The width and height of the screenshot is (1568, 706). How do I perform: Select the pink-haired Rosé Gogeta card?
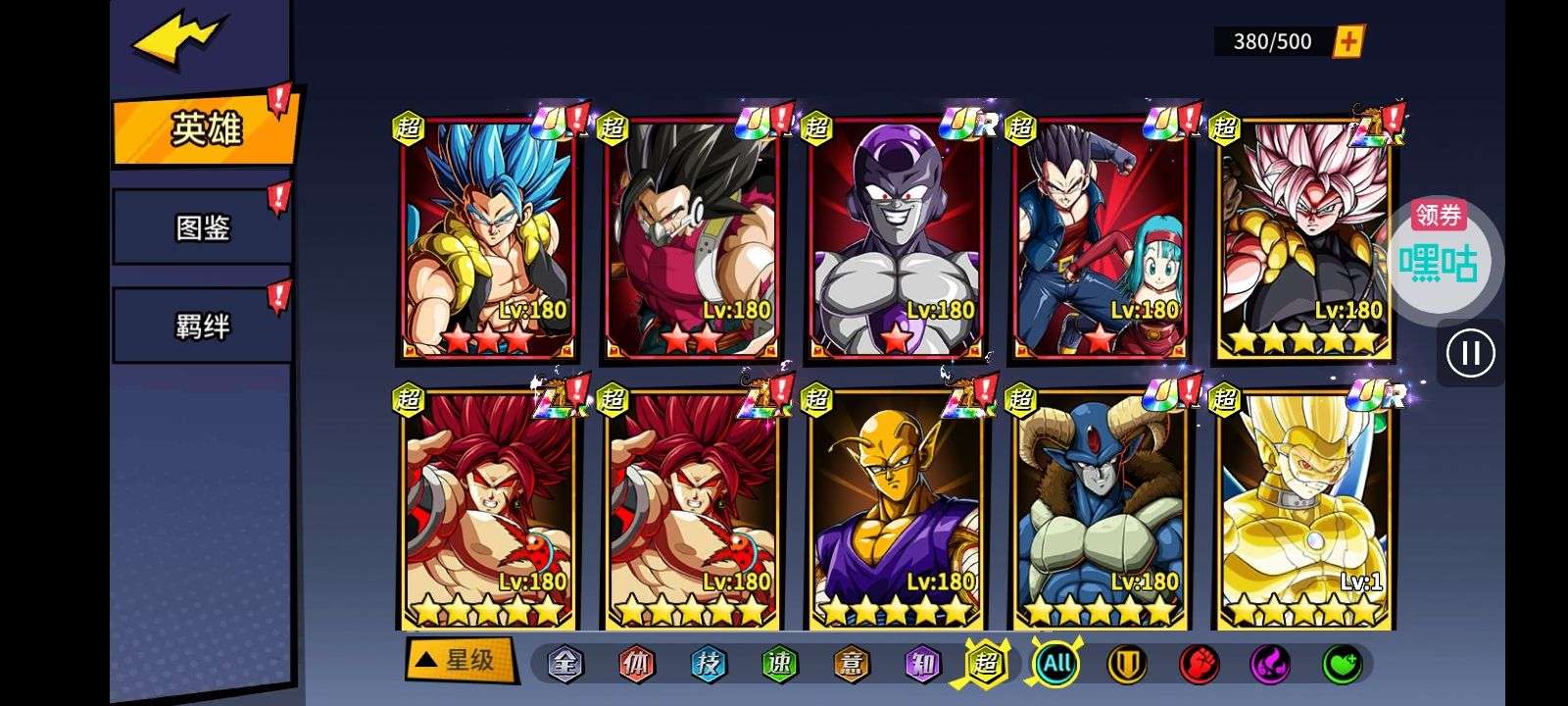[x=1303, y=237]
